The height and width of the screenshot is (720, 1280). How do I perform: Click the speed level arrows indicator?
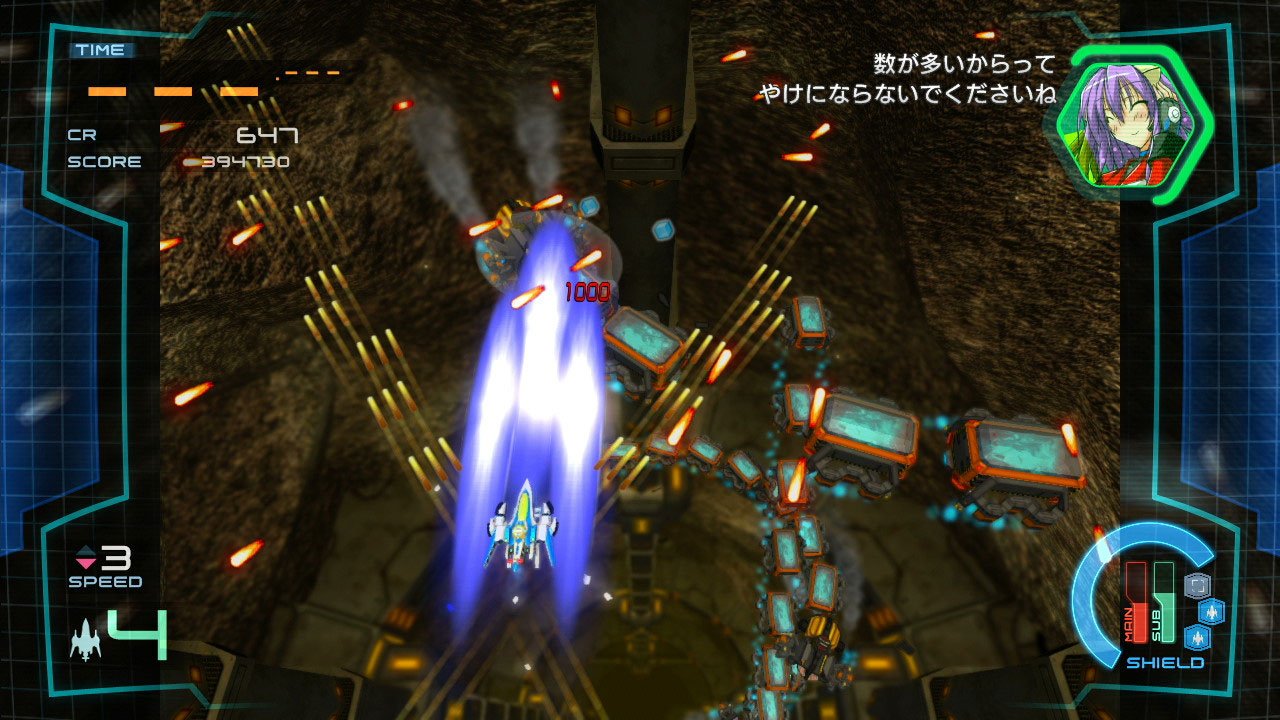coord(85,558)
